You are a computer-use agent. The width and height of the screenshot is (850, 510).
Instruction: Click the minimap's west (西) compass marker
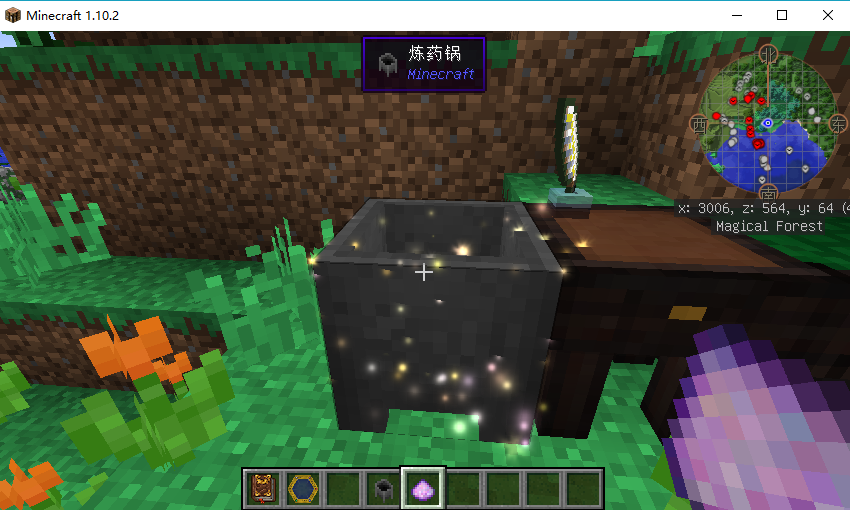point(698,124)
